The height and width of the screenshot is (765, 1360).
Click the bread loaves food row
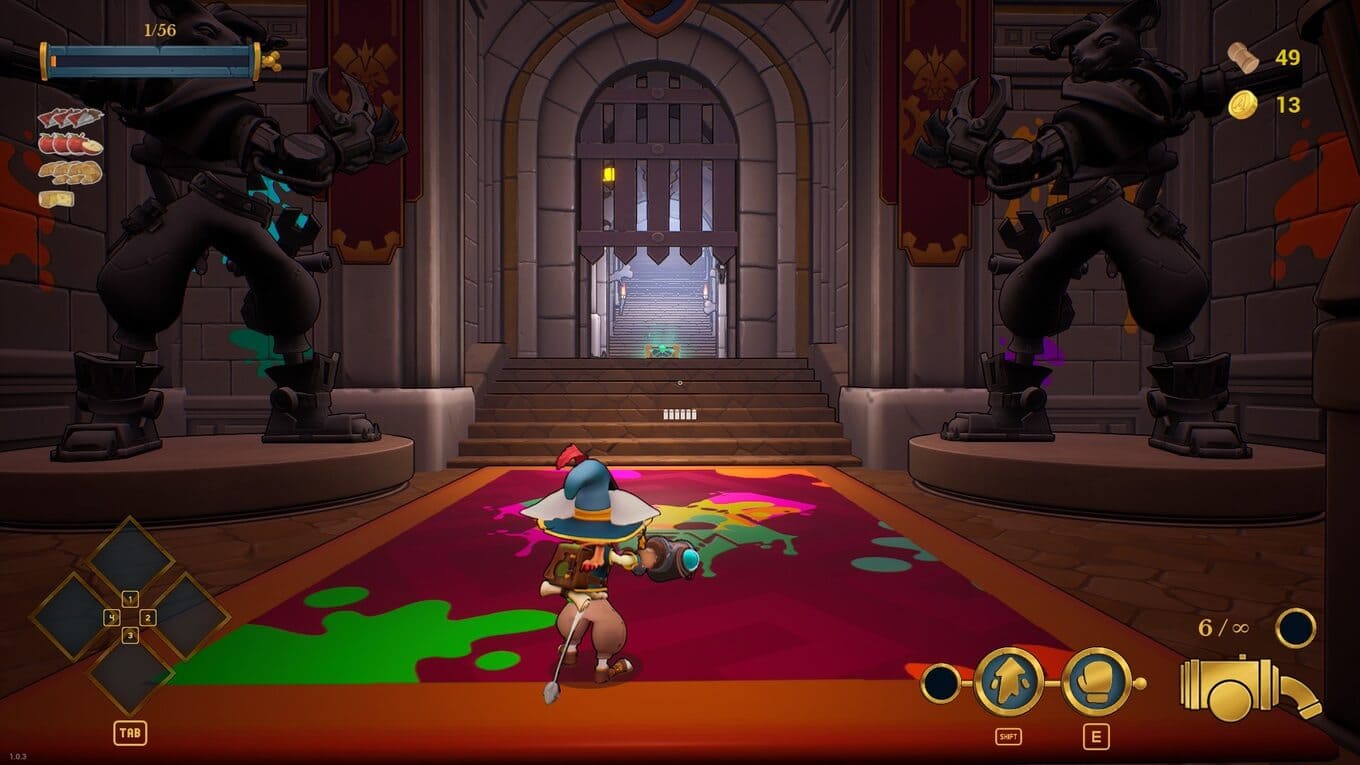click(x=70, y=172)
